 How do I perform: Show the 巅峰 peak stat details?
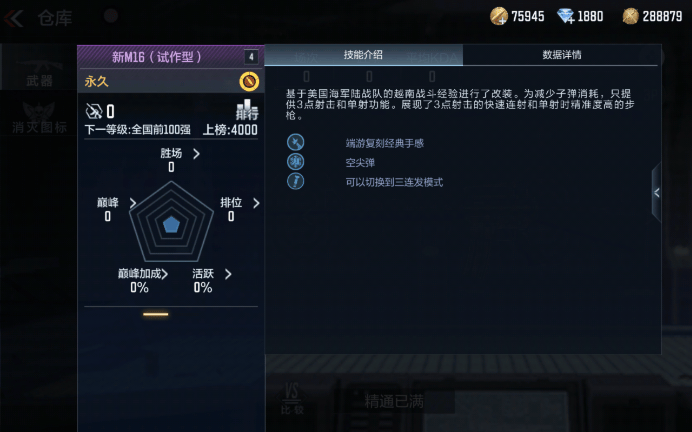pyautogui.click(x=132, y=203)
